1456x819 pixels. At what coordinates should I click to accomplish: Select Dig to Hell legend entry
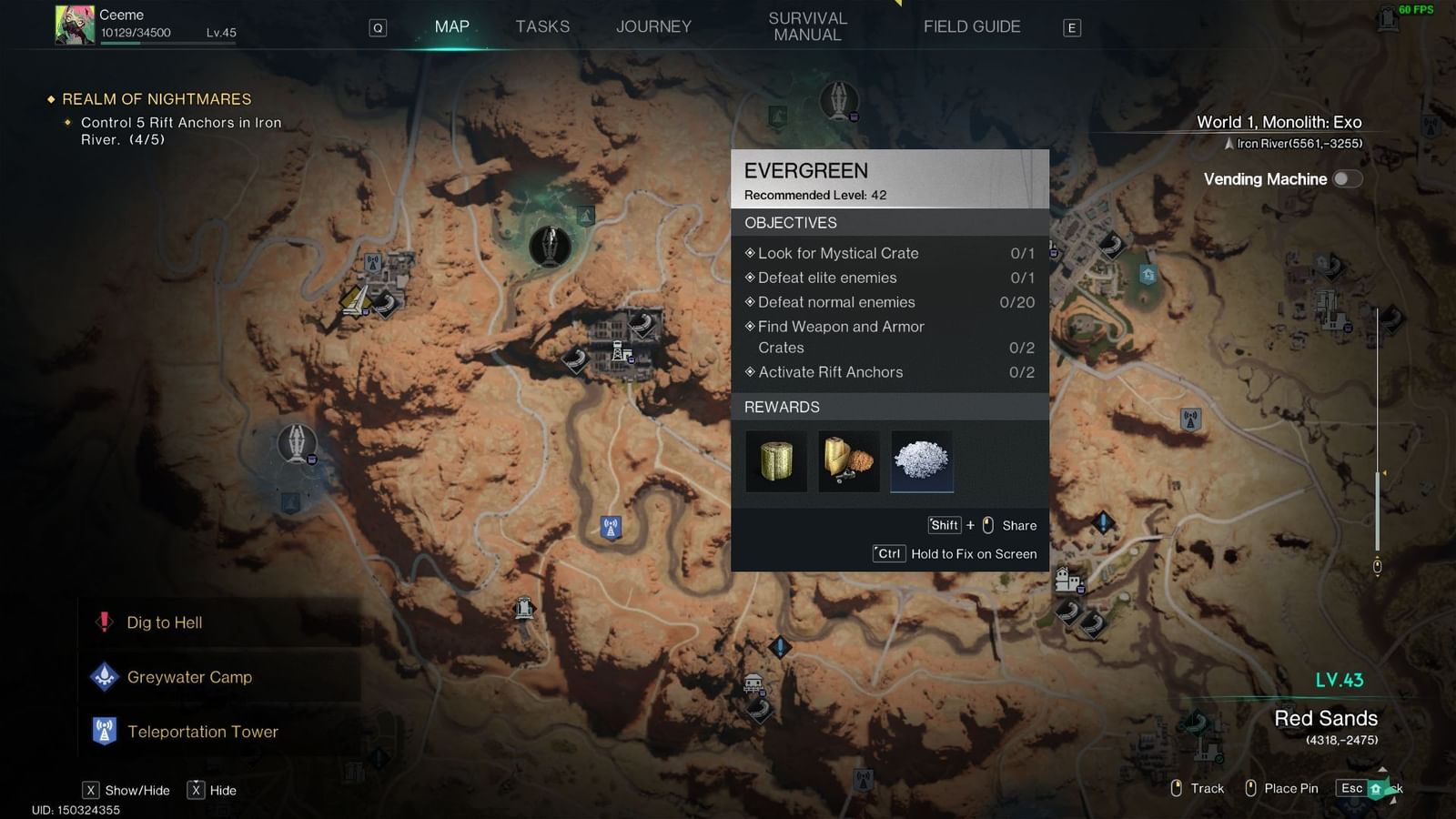pyautogui.click(x=164, y=622)
